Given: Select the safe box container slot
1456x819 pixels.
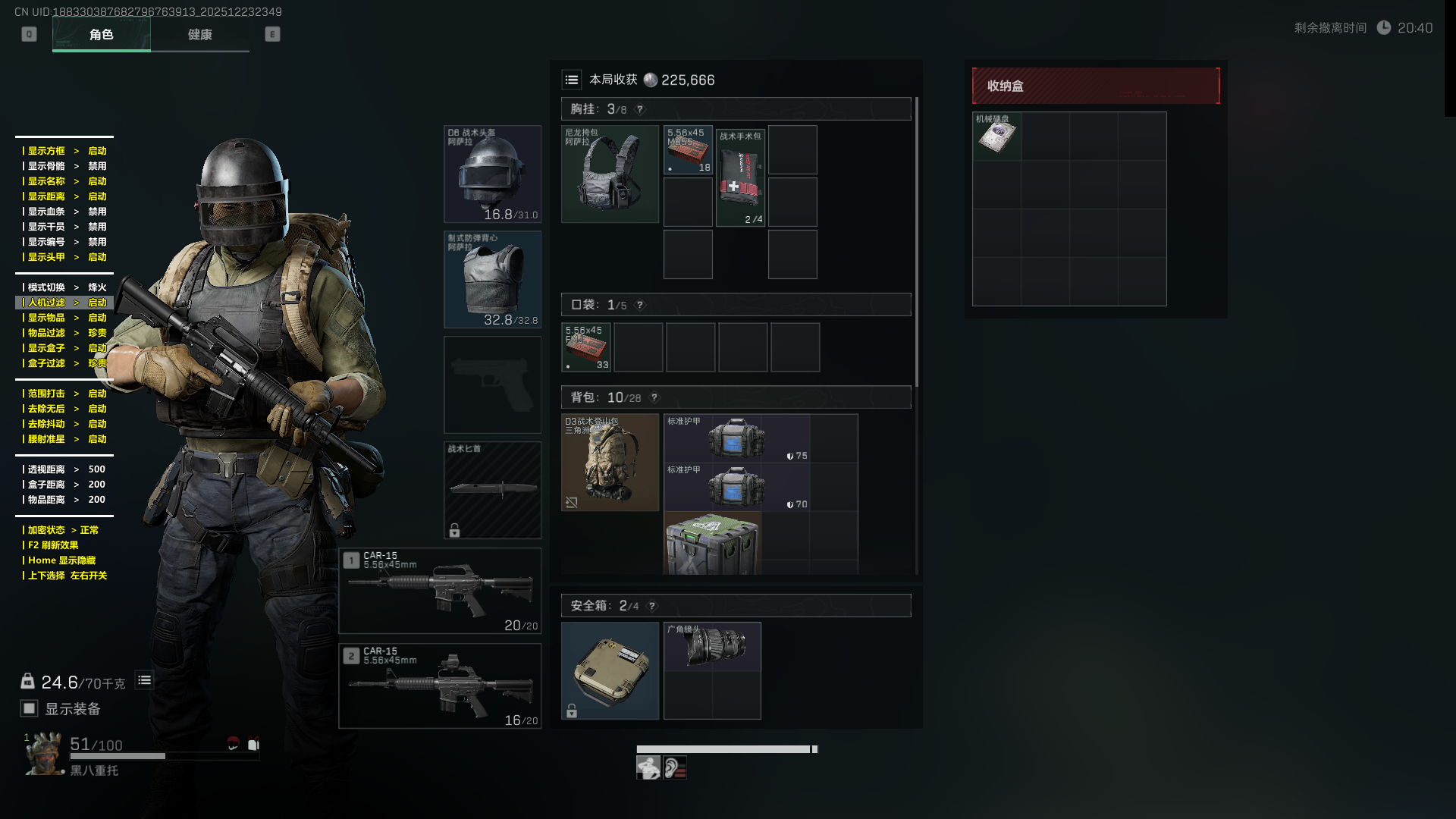Looking at the screenshot, I should (x=610, y=670).
